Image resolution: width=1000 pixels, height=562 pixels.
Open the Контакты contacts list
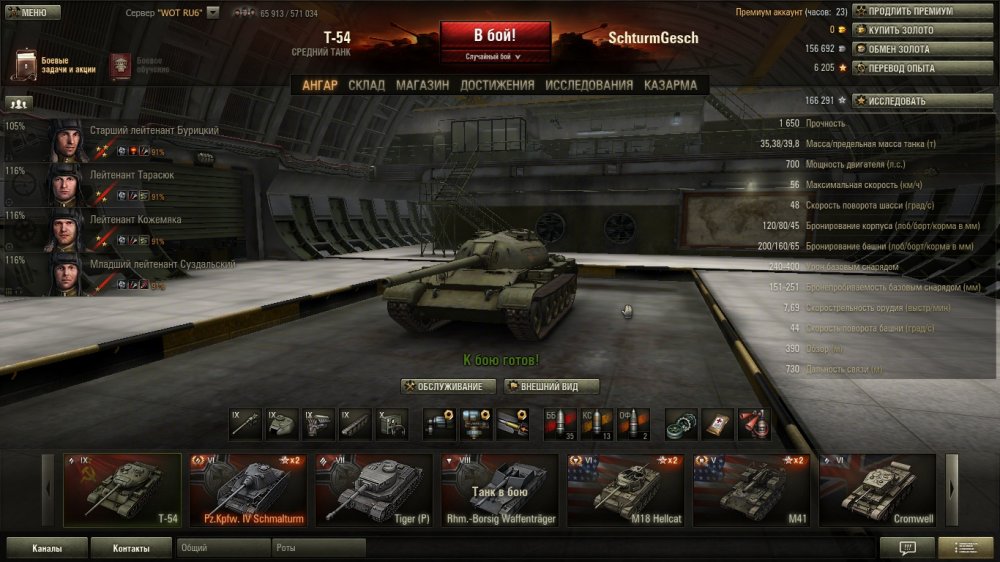131,548
